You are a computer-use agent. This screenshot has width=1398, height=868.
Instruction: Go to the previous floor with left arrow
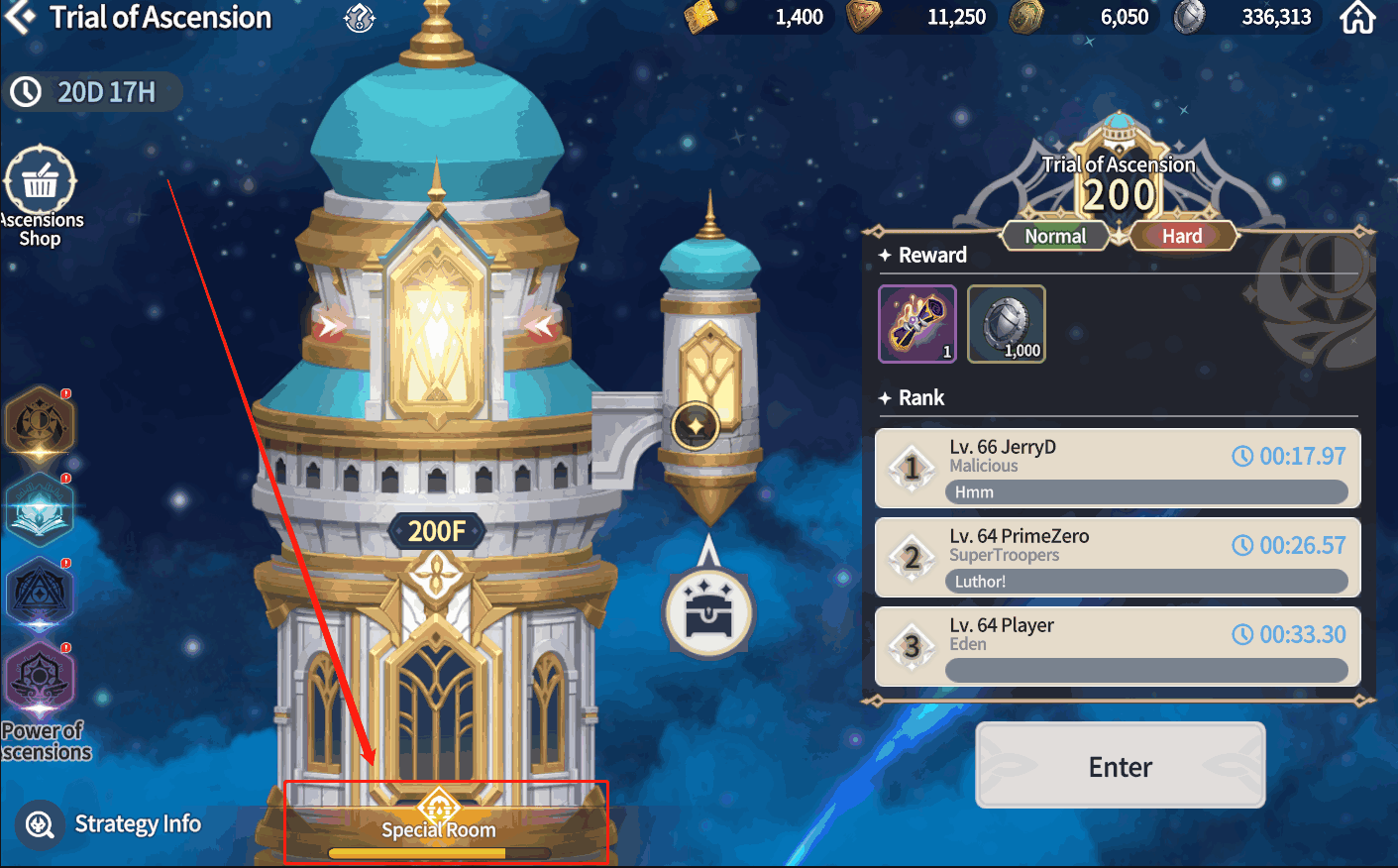(x=329, y=325)
